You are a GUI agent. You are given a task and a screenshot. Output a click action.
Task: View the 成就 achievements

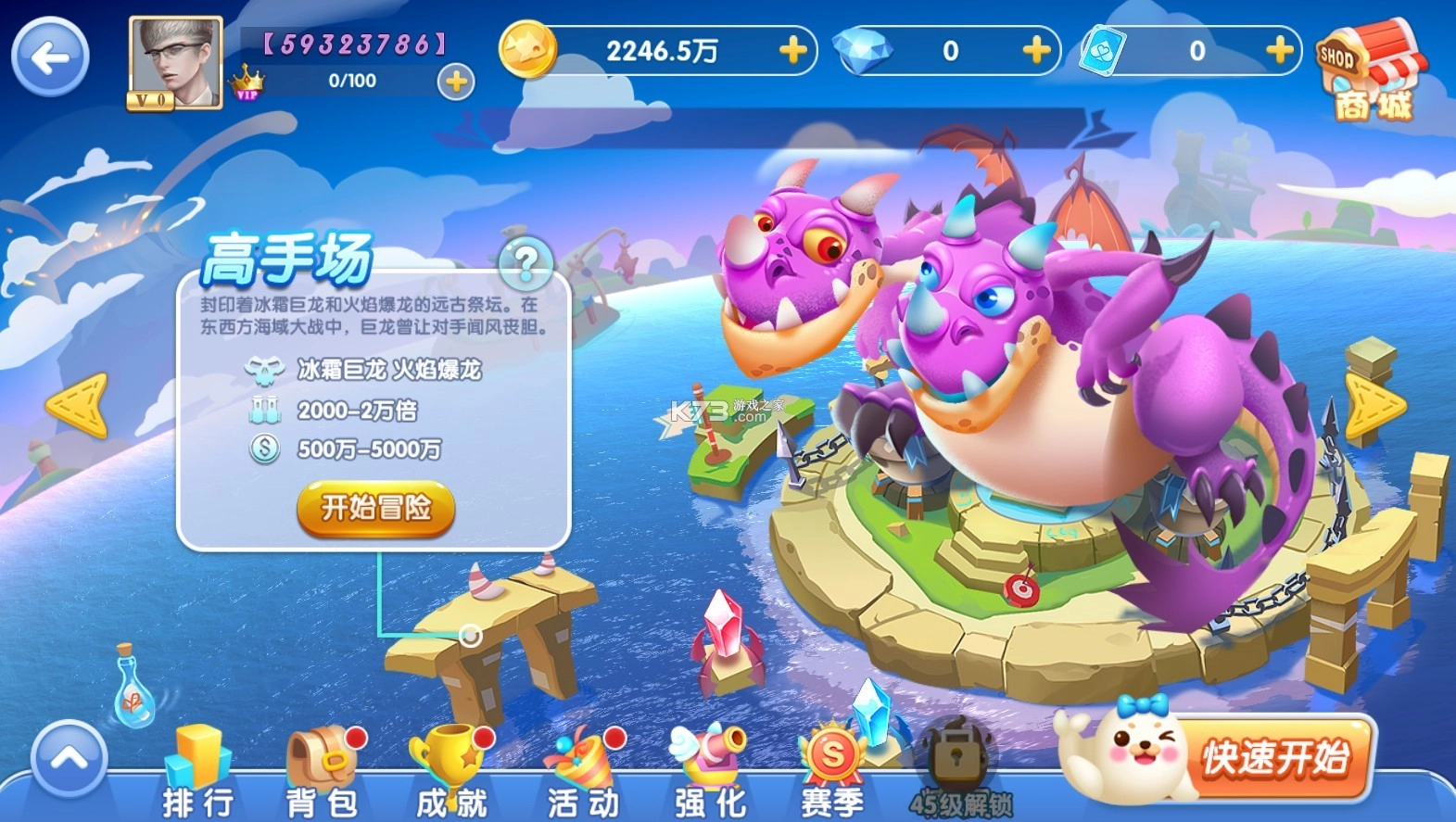pyautogui.click(x=451, y=772)
